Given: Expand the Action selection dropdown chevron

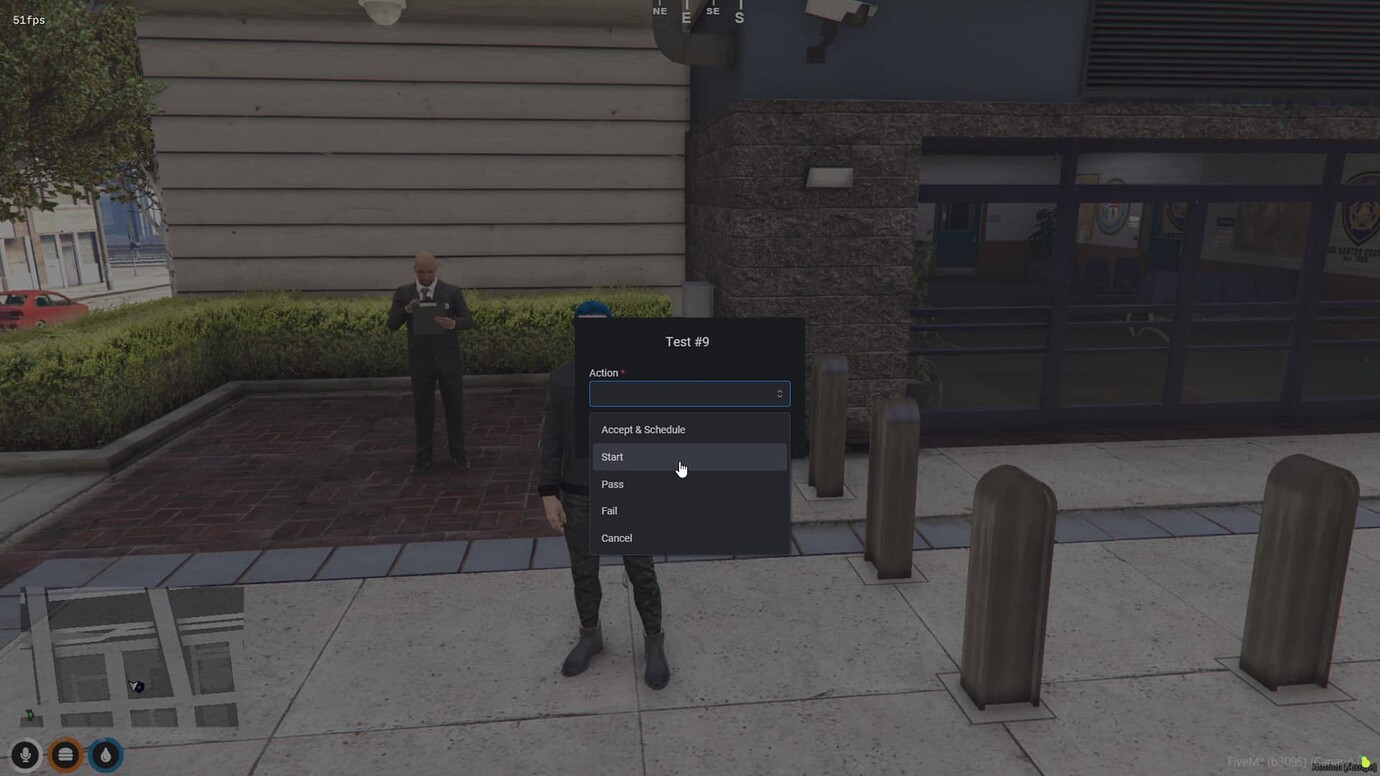Looking at the screenshot, I should tap(778, 393).
